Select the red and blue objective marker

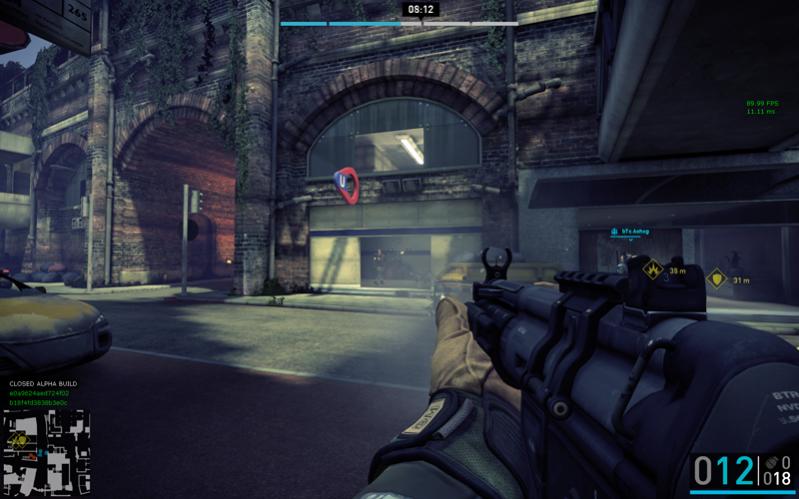click(346, 183)
